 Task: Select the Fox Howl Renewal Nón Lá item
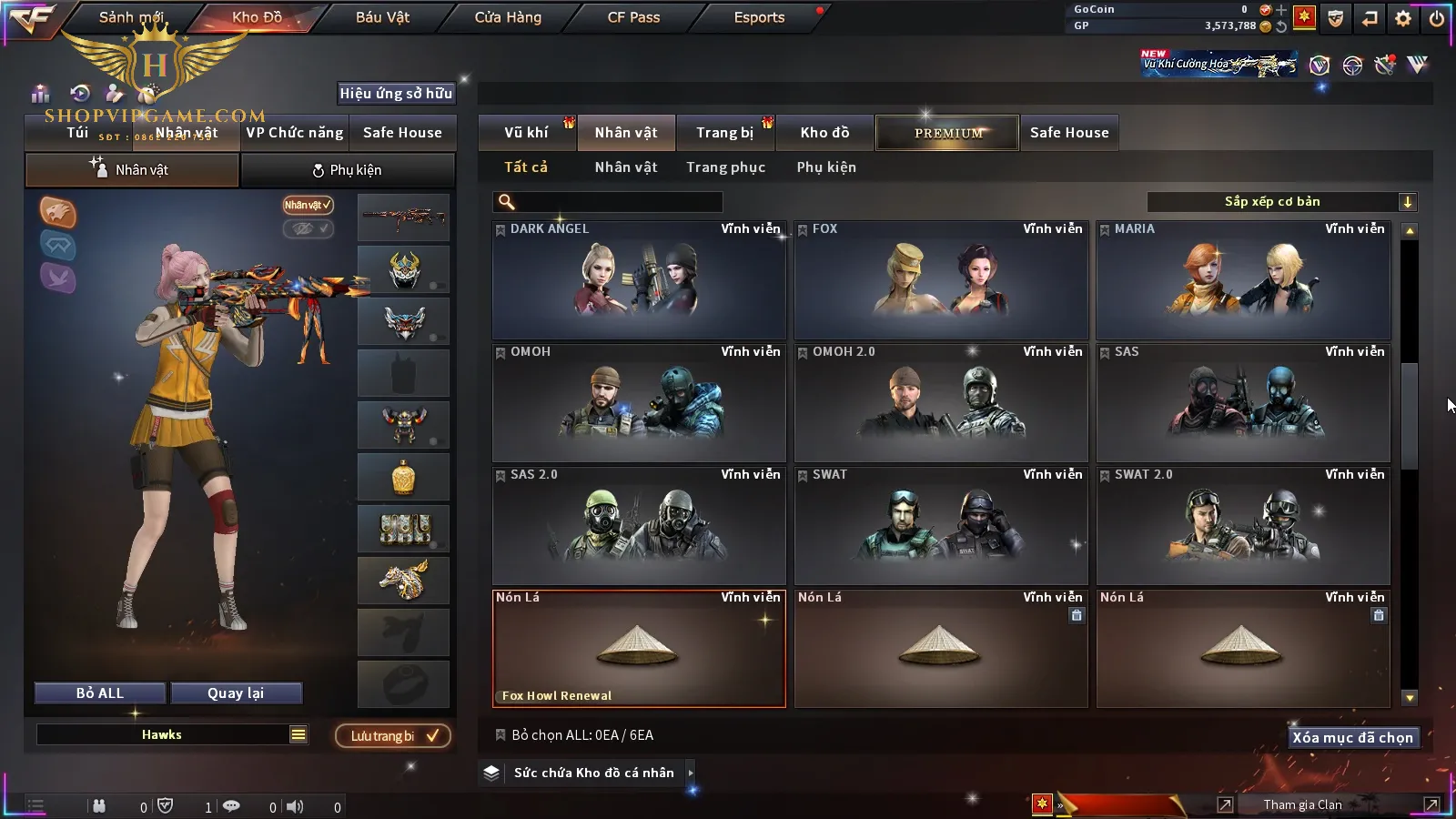click(x=639, y=649)
